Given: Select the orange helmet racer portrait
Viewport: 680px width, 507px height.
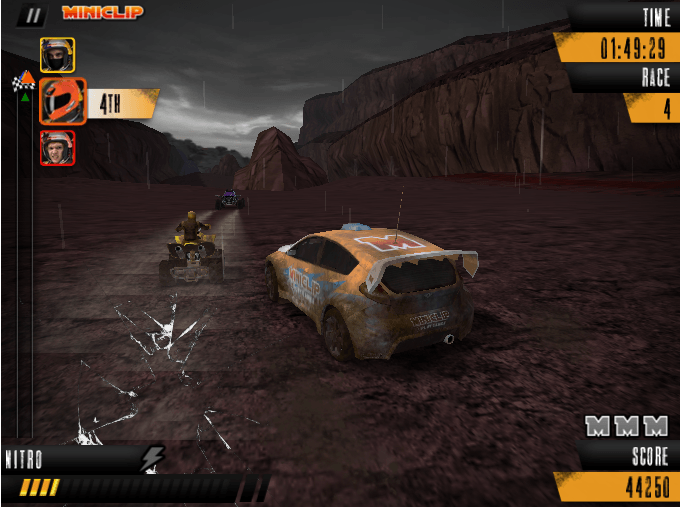Looking at the screenshot, I should 63,101.
